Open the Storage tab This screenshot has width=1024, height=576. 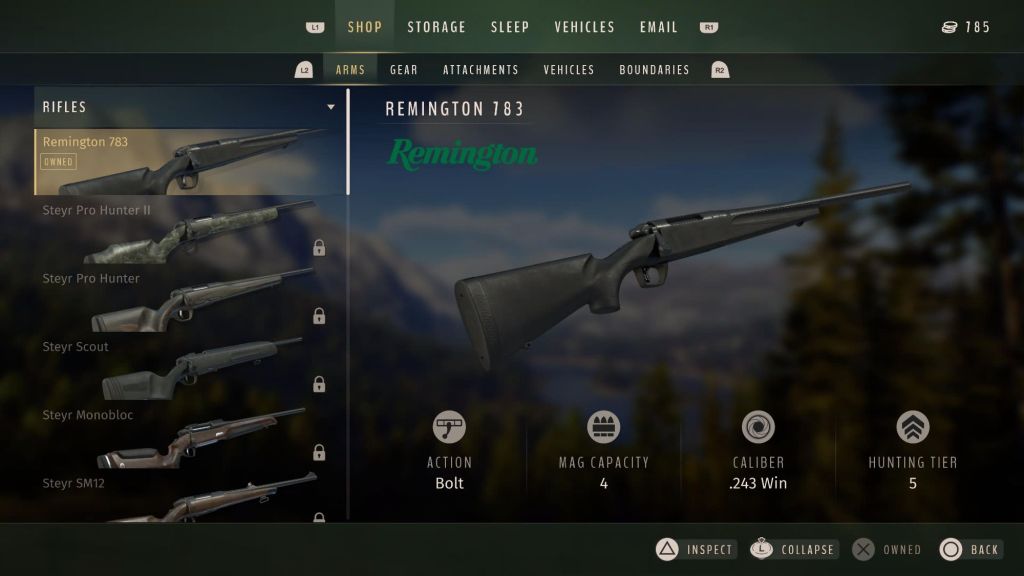436,27
